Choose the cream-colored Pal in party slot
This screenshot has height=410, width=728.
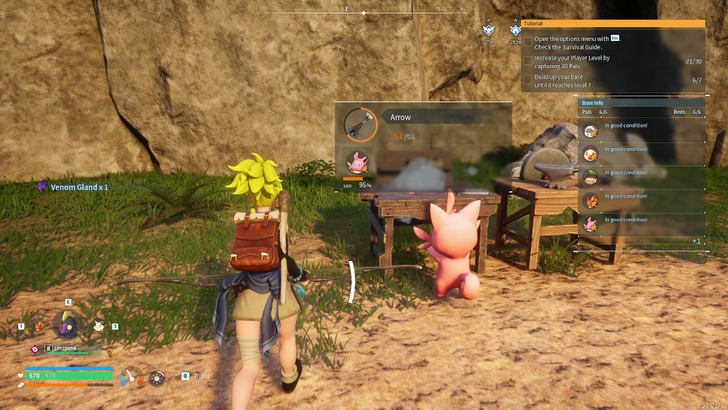coord(98,326)
